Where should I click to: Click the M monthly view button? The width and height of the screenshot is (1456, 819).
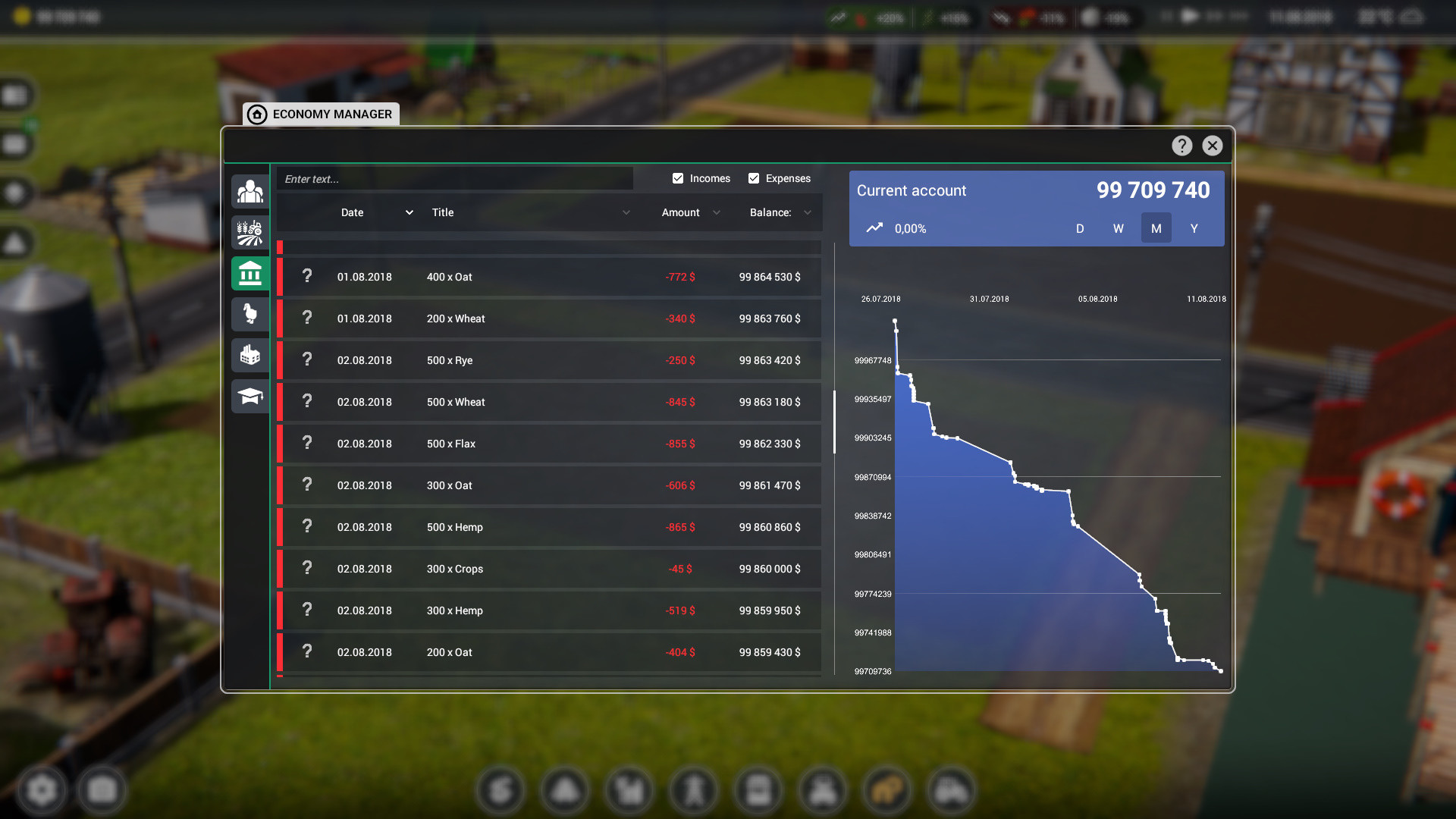[1156, 228]
